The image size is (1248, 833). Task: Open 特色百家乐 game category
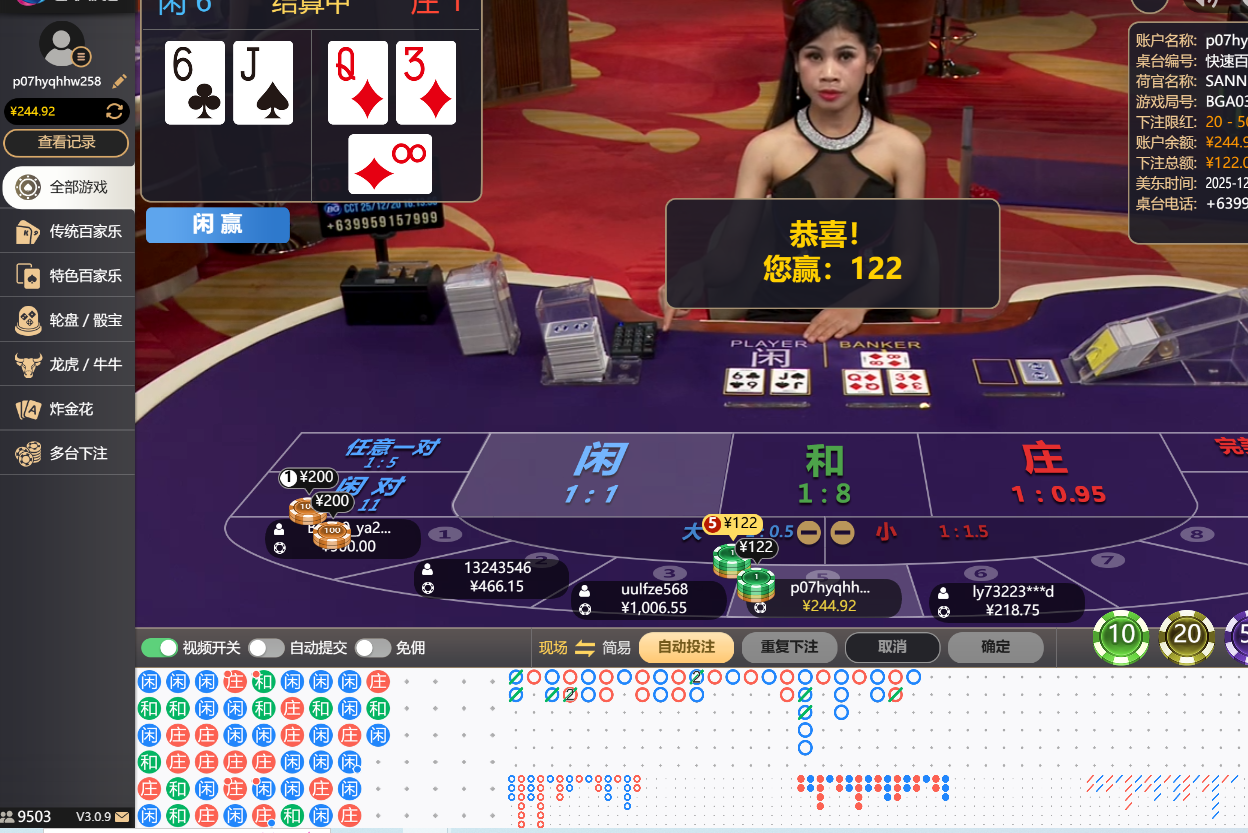pos(67,275)
